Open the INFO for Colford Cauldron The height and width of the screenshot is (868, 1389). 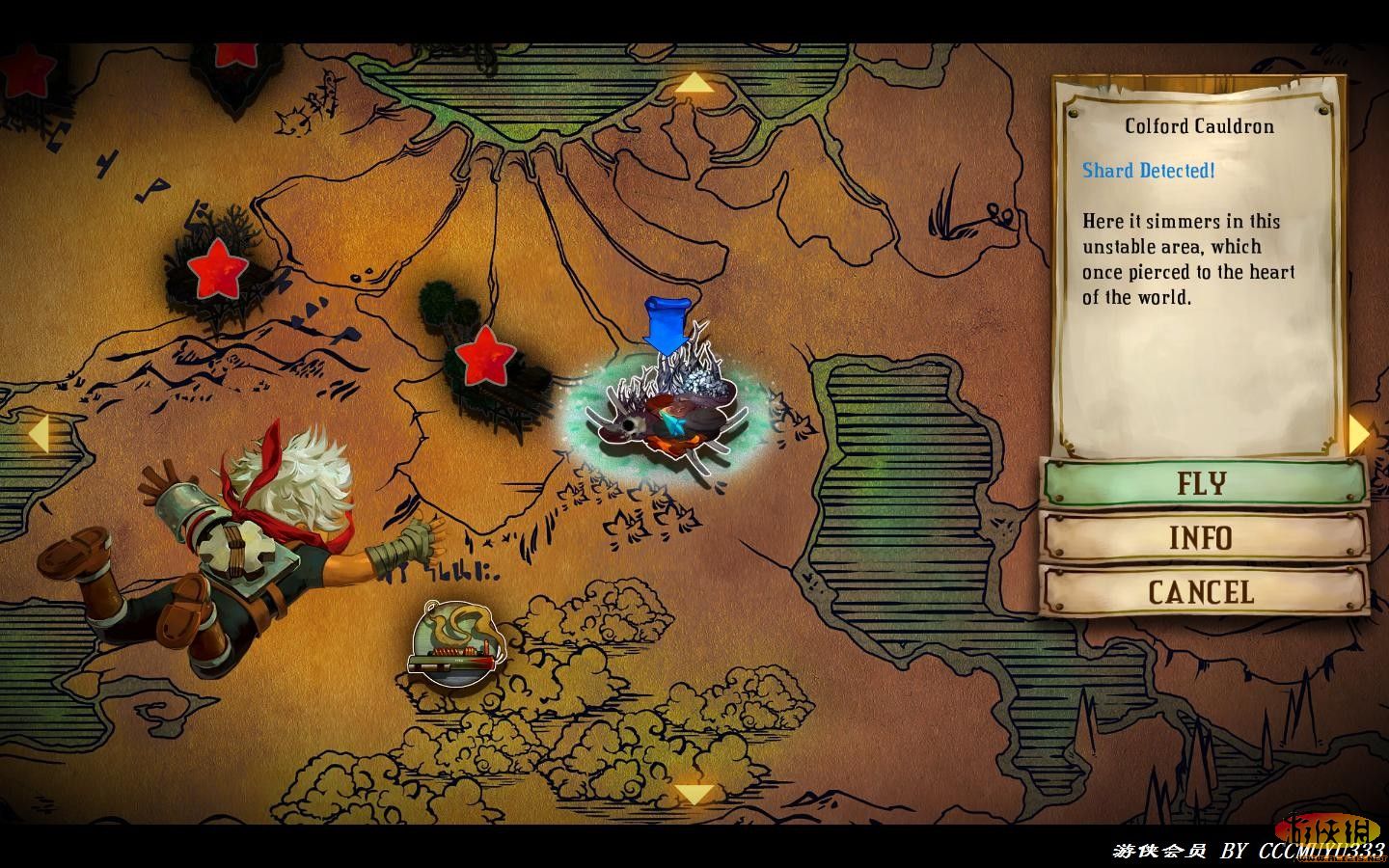[1203, 537]
